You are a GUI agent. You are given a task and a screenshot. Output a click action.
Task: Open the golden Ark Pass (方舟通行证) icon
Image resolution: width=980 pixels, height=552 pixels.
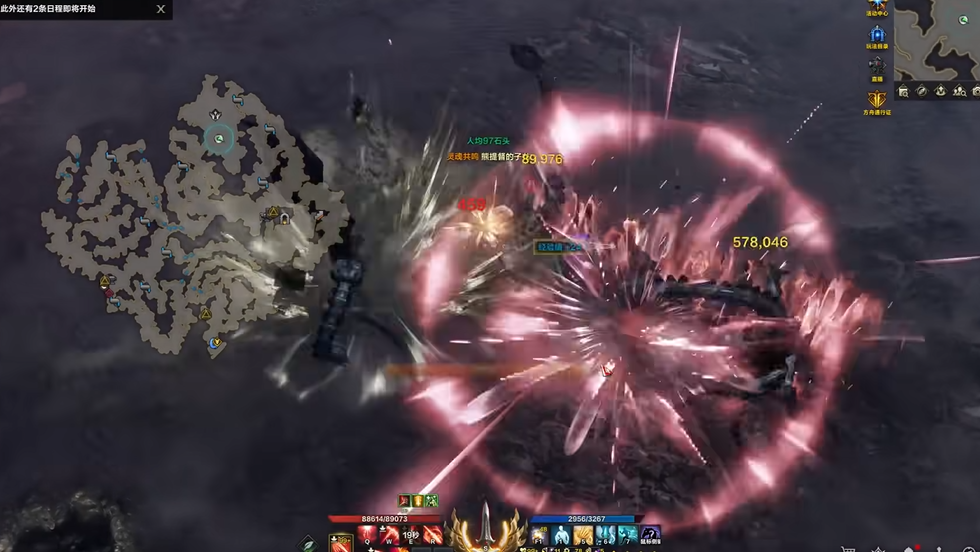[877, 99]
